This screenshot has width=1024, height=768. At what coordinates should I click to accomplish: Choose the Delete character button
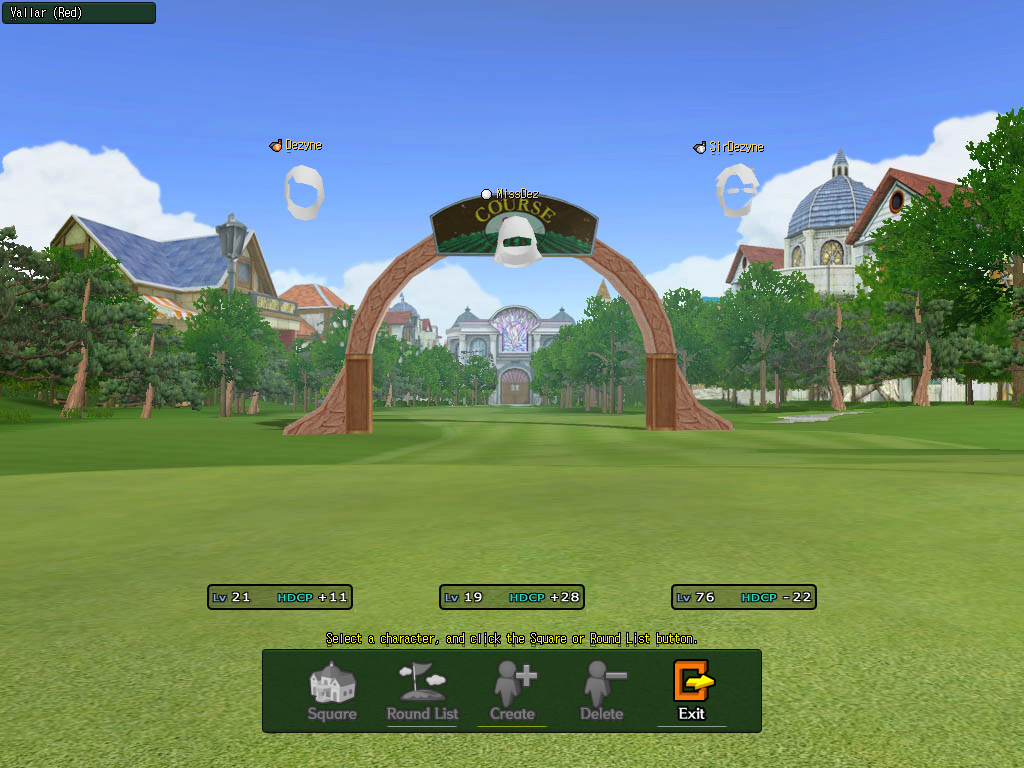[x=602, y=691]
